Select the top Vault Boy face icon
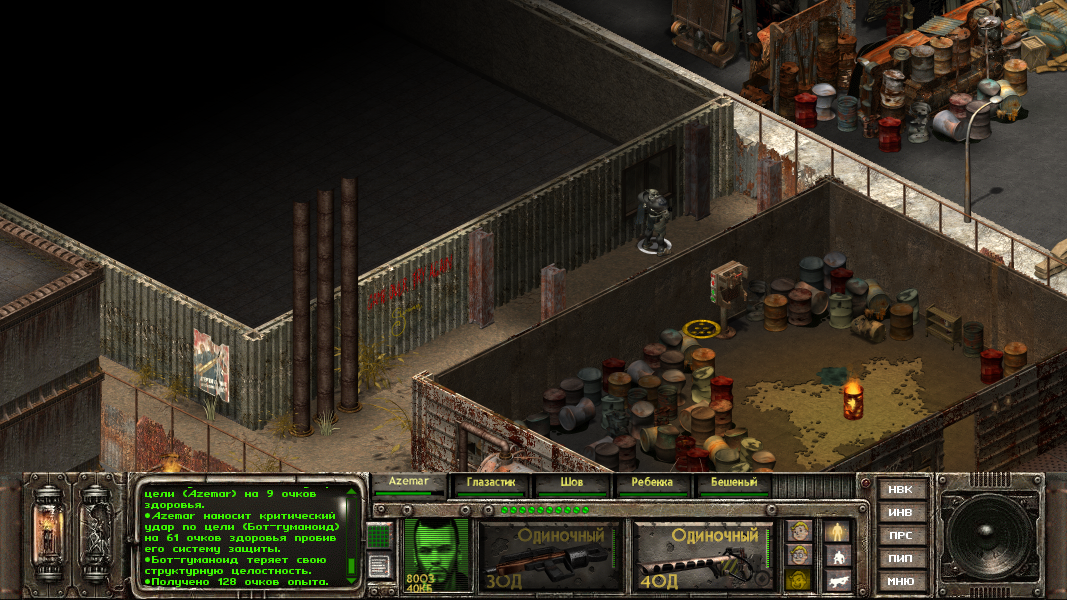Image resolution: width=1067 pixels, height=600 pixels. pos(797,530)
